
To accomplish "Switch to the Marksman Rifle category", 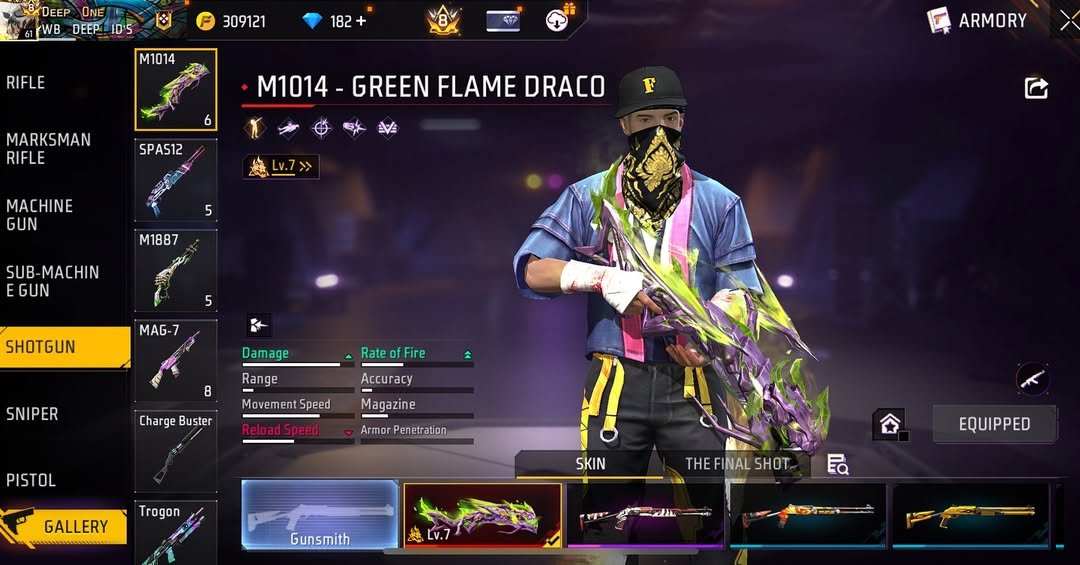I will coord(48,149).
